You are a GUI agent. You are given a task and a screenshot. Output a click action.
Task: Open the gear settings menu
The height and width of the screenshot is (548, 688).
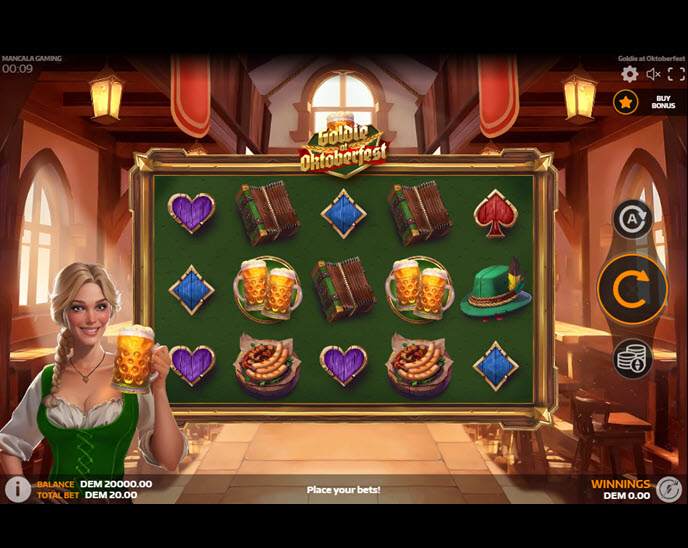629,74
